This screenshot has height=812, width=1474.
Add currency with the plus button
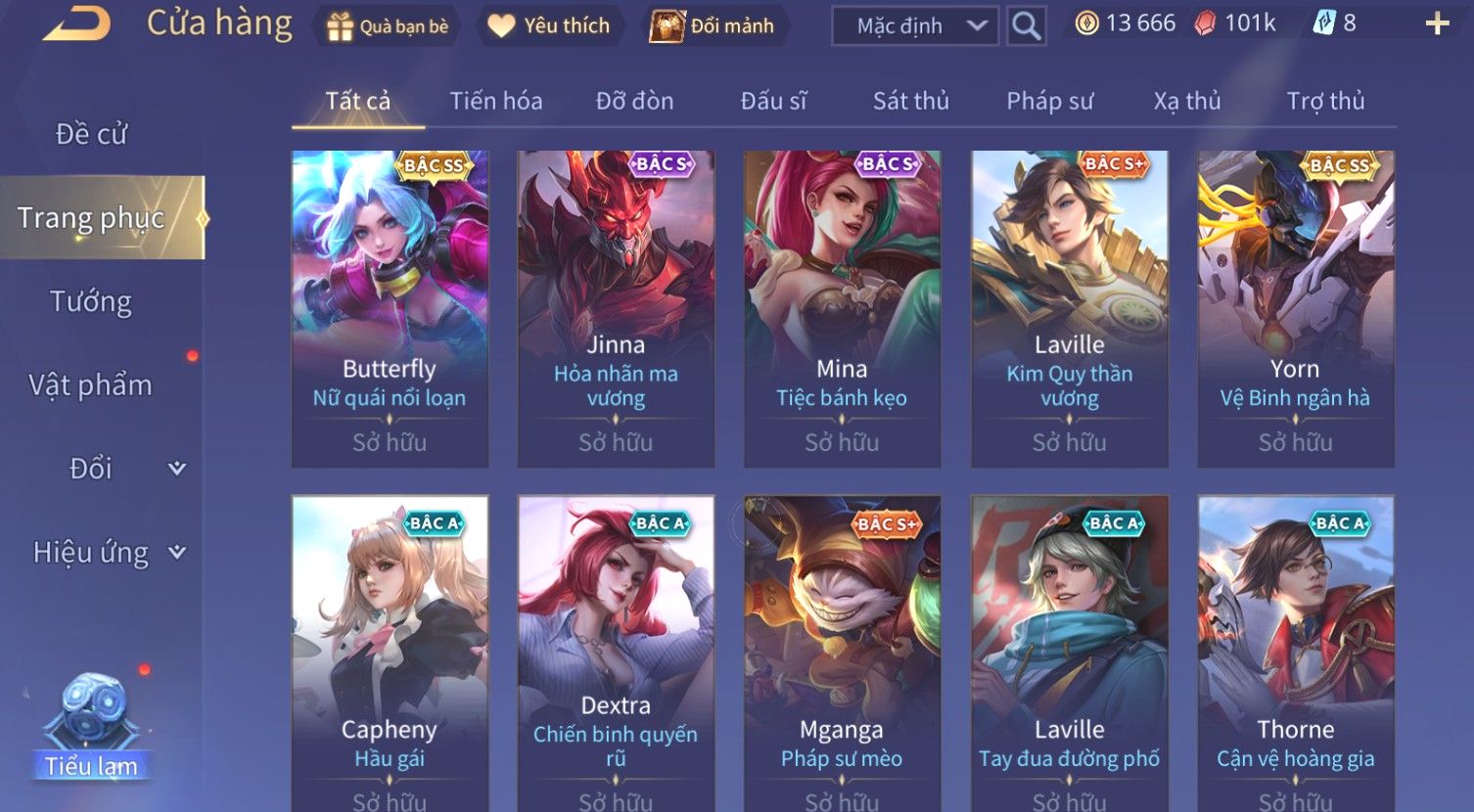pos(1437,24)
